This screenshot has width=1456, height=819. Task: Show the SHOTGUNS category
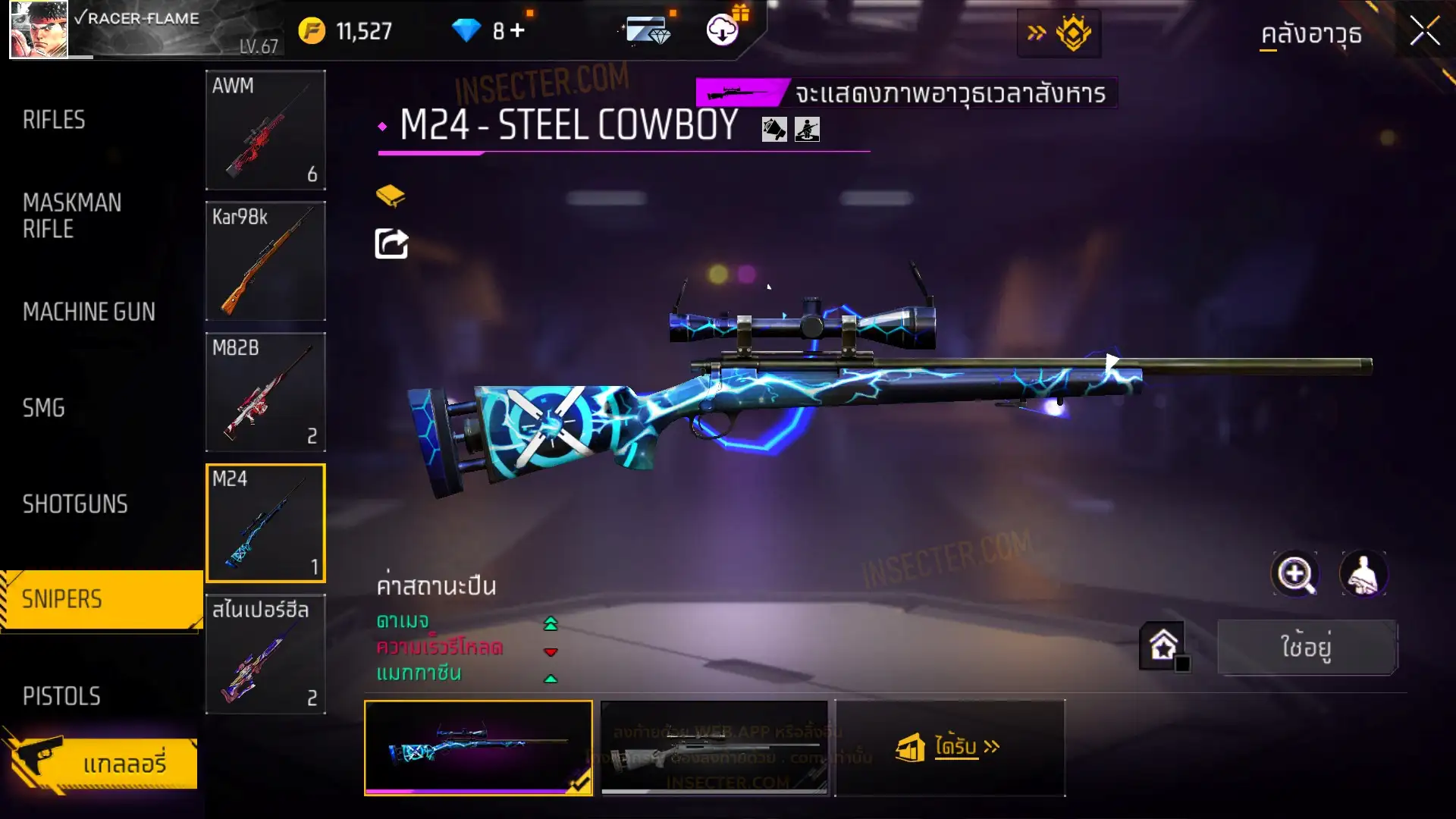pos(75,504)
